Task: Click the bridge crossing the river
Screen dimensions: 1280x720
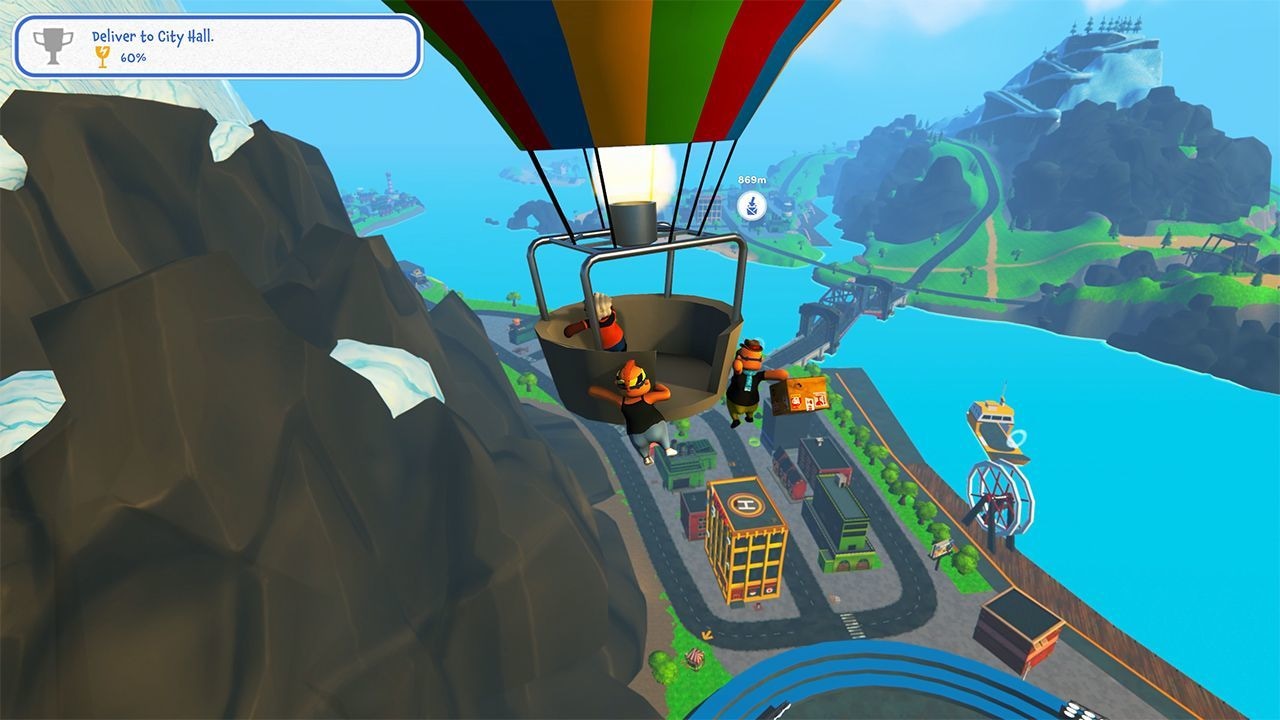Action: point(835,300)
